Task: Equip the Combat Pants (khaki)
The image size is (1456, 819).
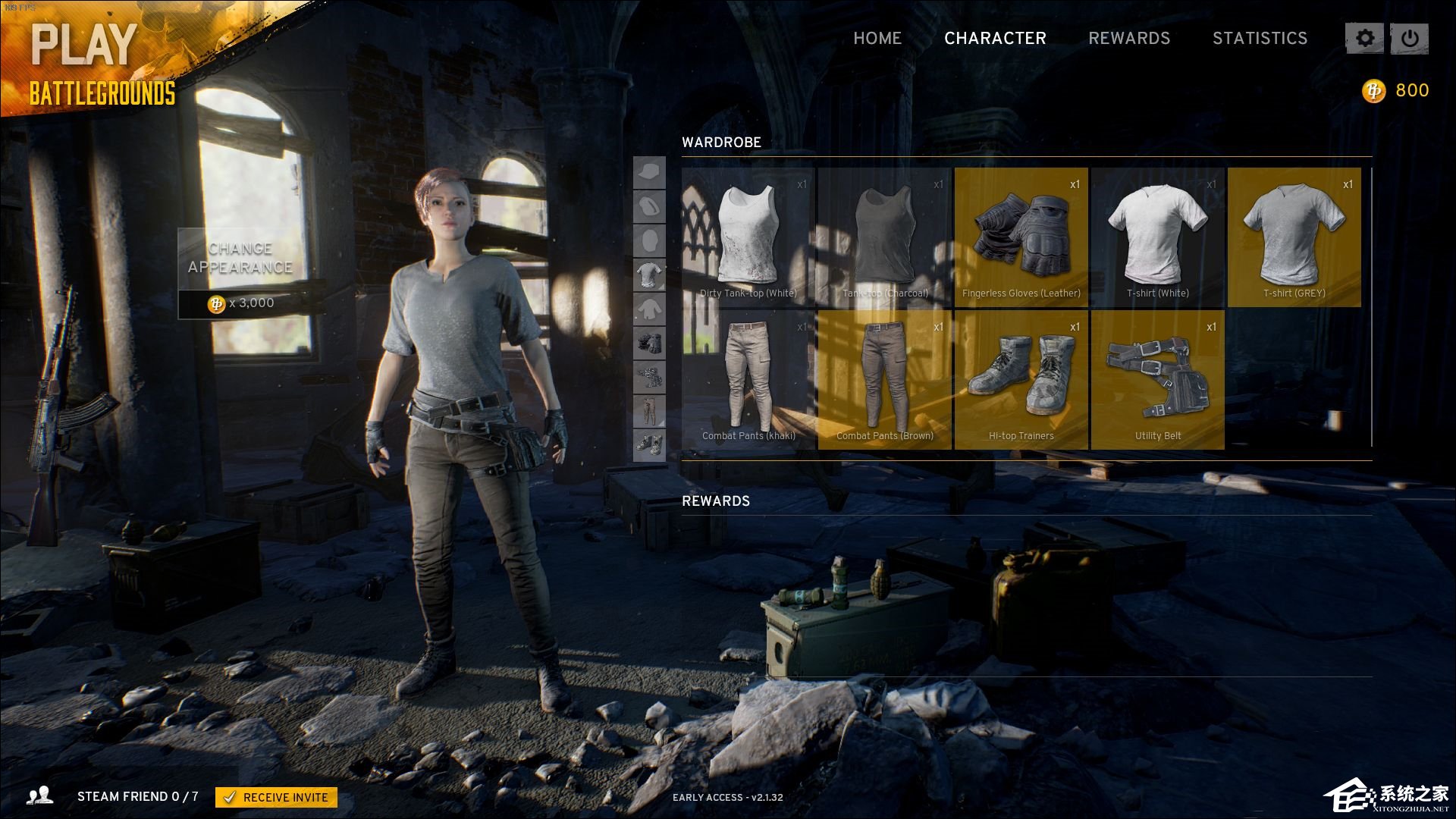Action: click(x=748, y=380)
